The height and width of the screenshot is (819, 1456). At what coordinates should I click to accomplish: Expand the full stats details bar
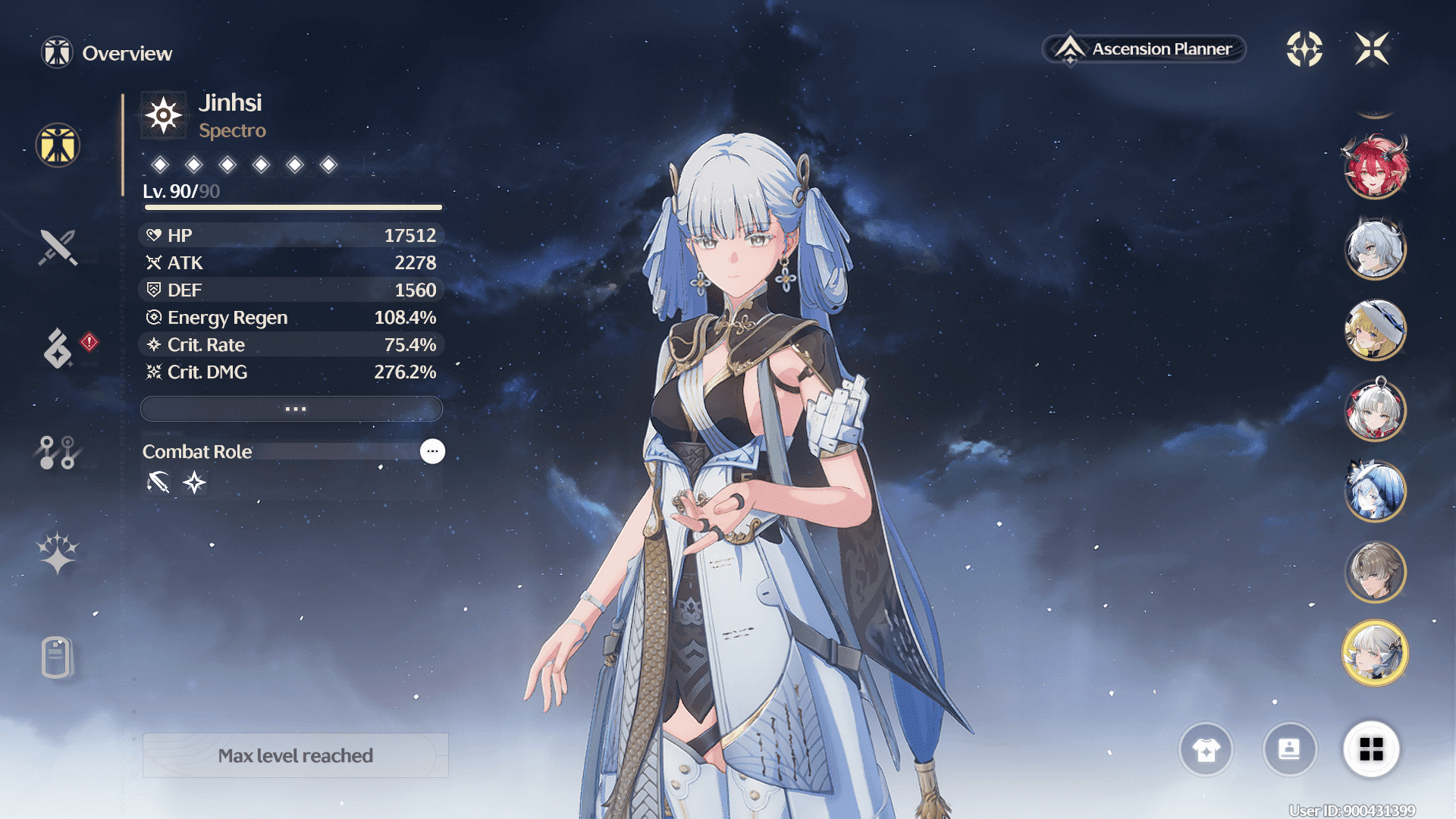pyautogui.click(x=292, y=409)
